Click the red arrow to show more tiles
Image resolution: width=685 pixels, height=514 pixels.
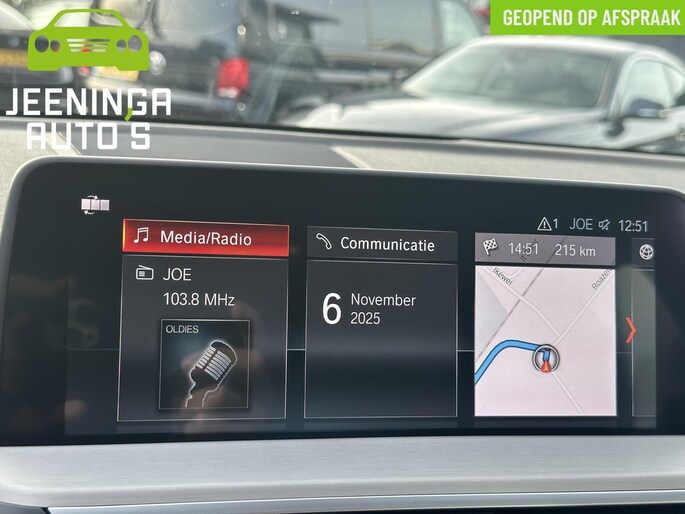point(631,329)
